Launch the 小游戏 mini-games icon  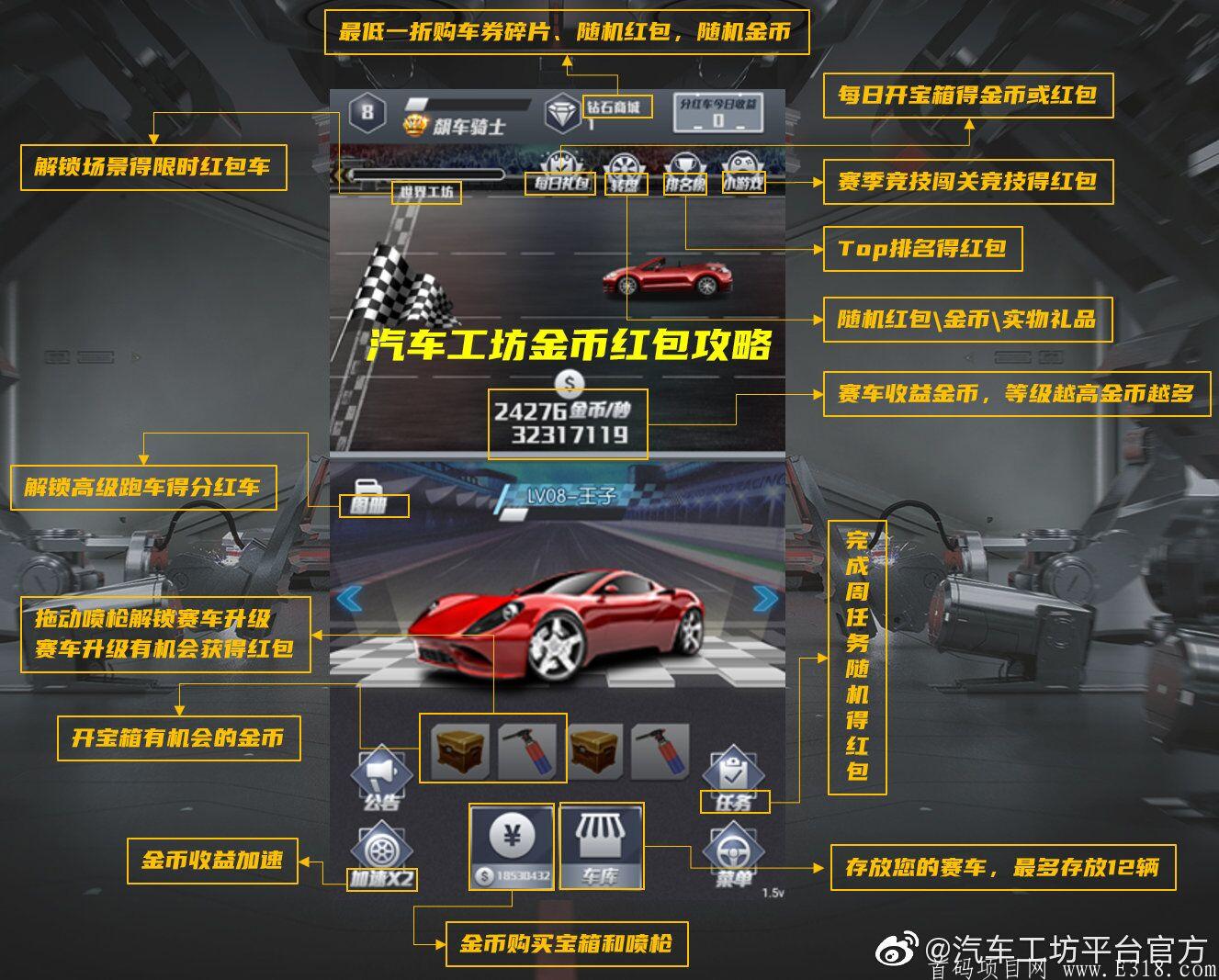point(741,163)
